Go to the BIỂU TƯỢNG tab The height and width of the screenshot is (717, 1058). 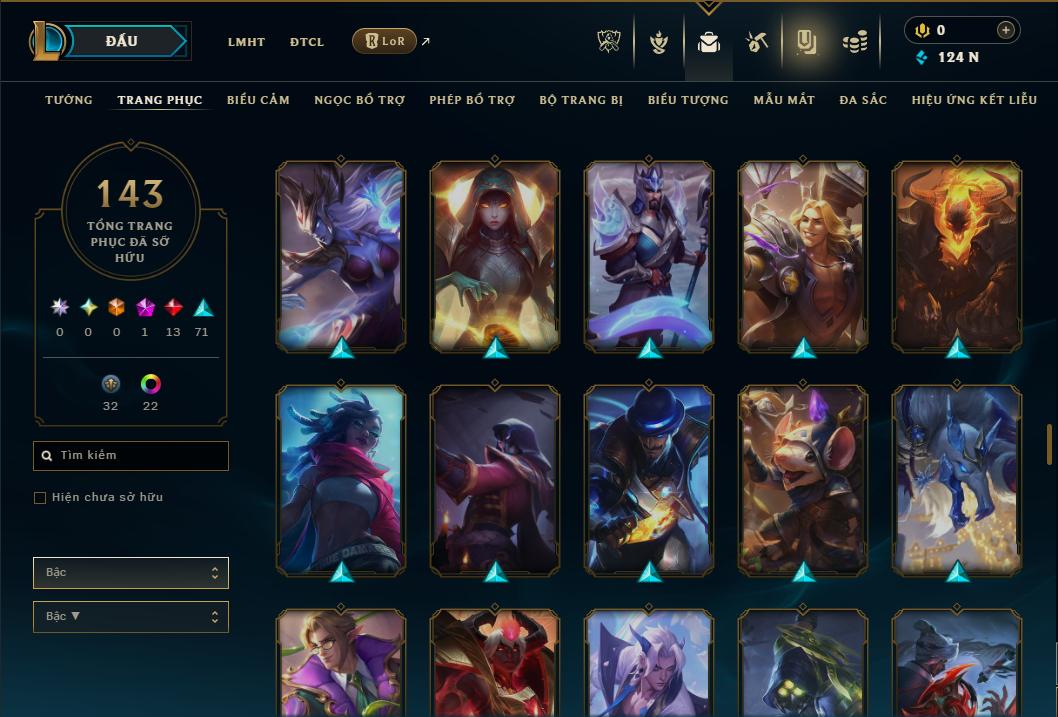688,100
